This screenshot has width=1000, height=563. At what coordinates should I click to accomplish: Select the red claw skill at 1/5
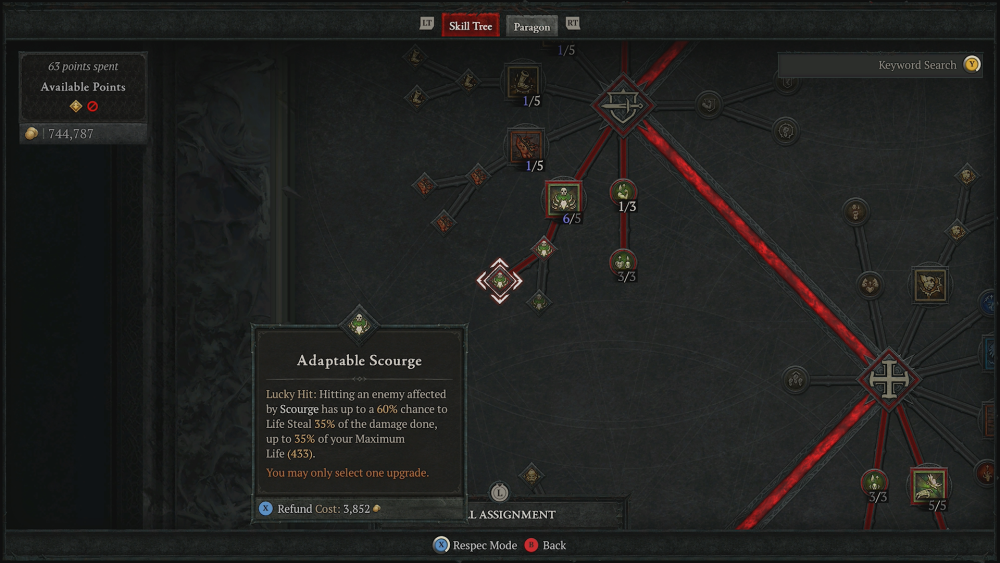[526, 145]
